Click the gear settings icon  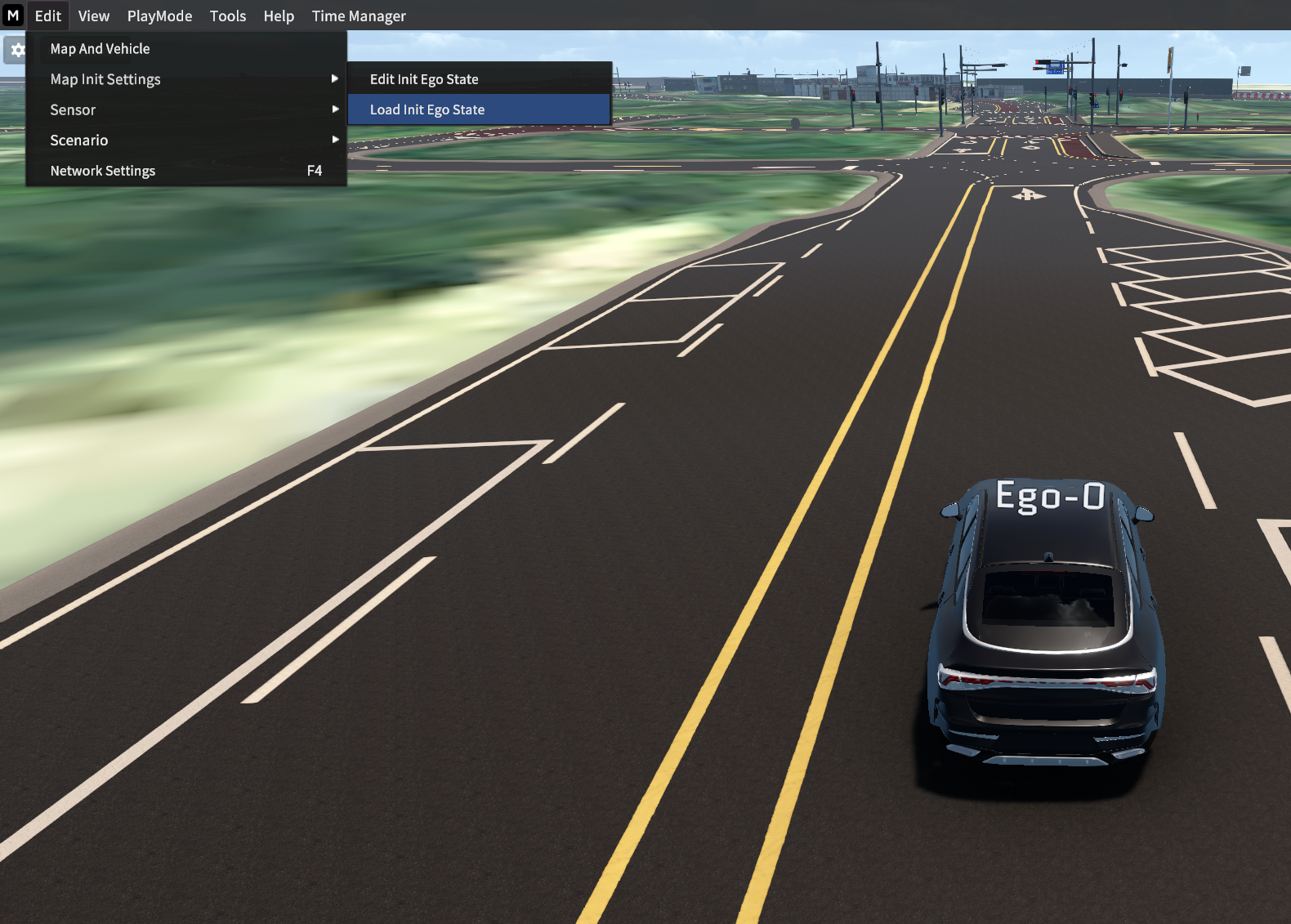16,50
